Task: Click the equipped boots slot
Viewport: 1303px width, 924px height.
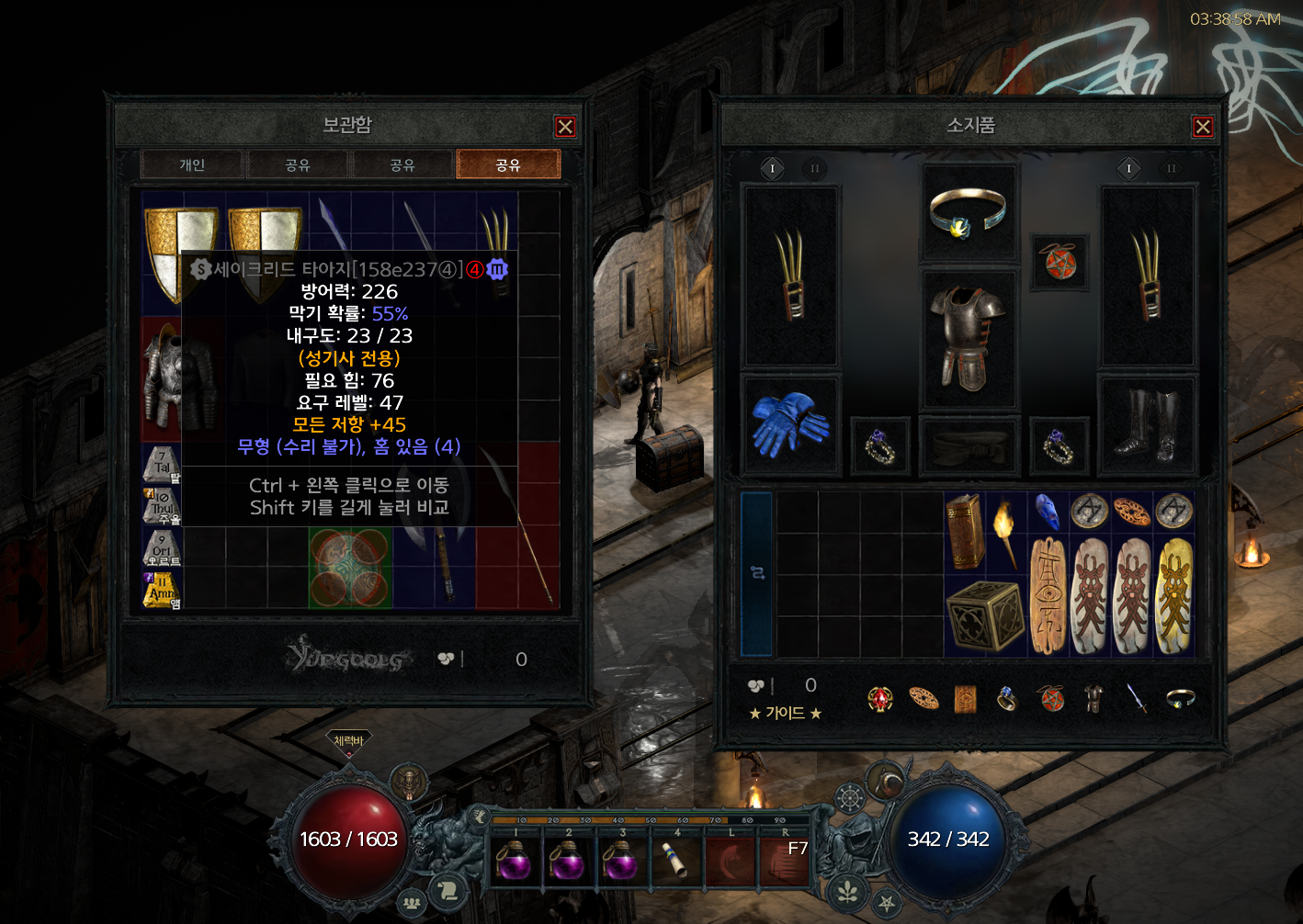Action: click(x=1147, y=424)
